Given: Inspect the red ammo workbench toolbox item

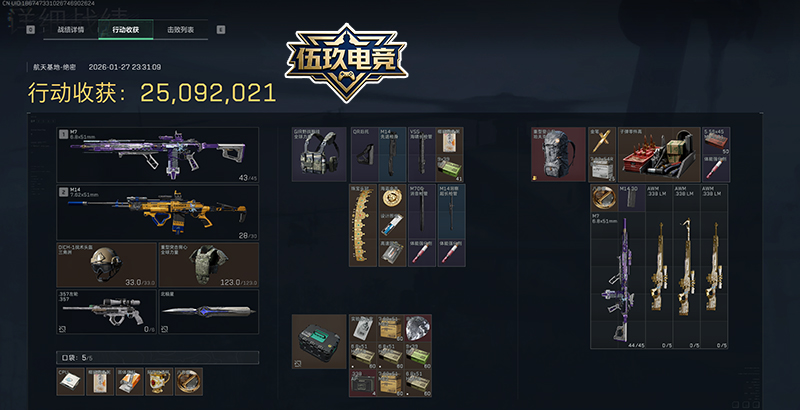Looking at the screenshot, I should point(658,153).
